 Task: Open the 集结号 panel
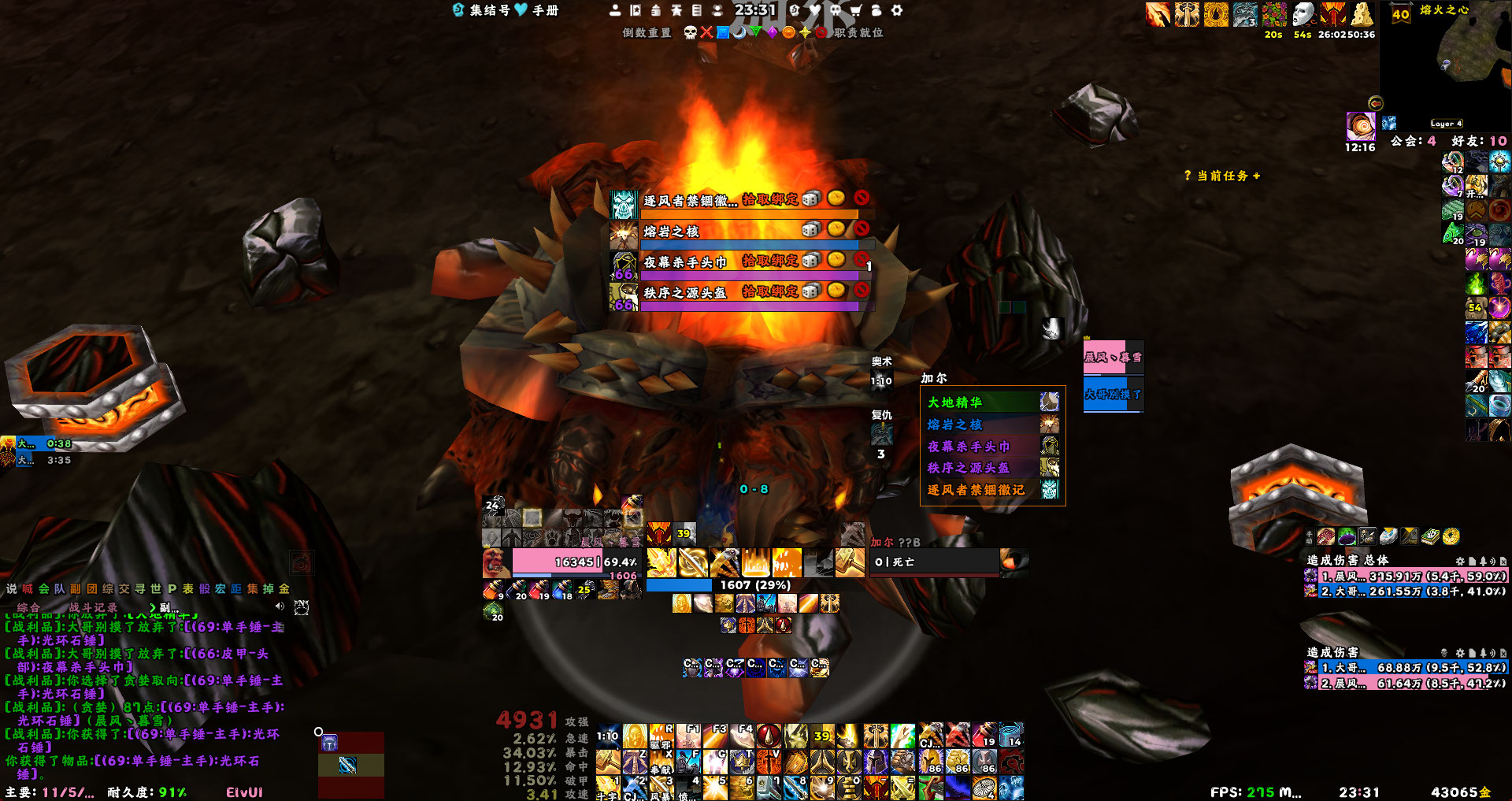[x=488, y=10]
